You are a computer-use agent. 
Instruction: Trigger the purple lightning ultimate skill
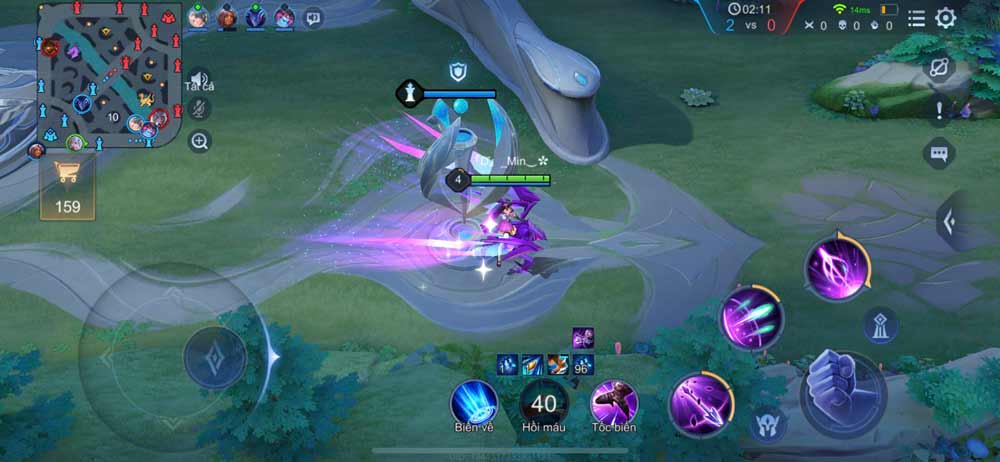click(x=838, y=267)
